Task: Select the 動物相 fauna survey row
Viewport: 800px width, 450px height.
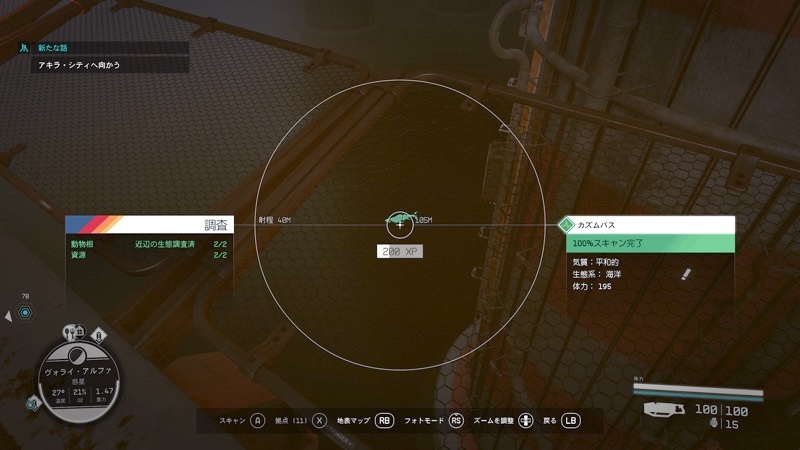Action: (x=149, y=244)
